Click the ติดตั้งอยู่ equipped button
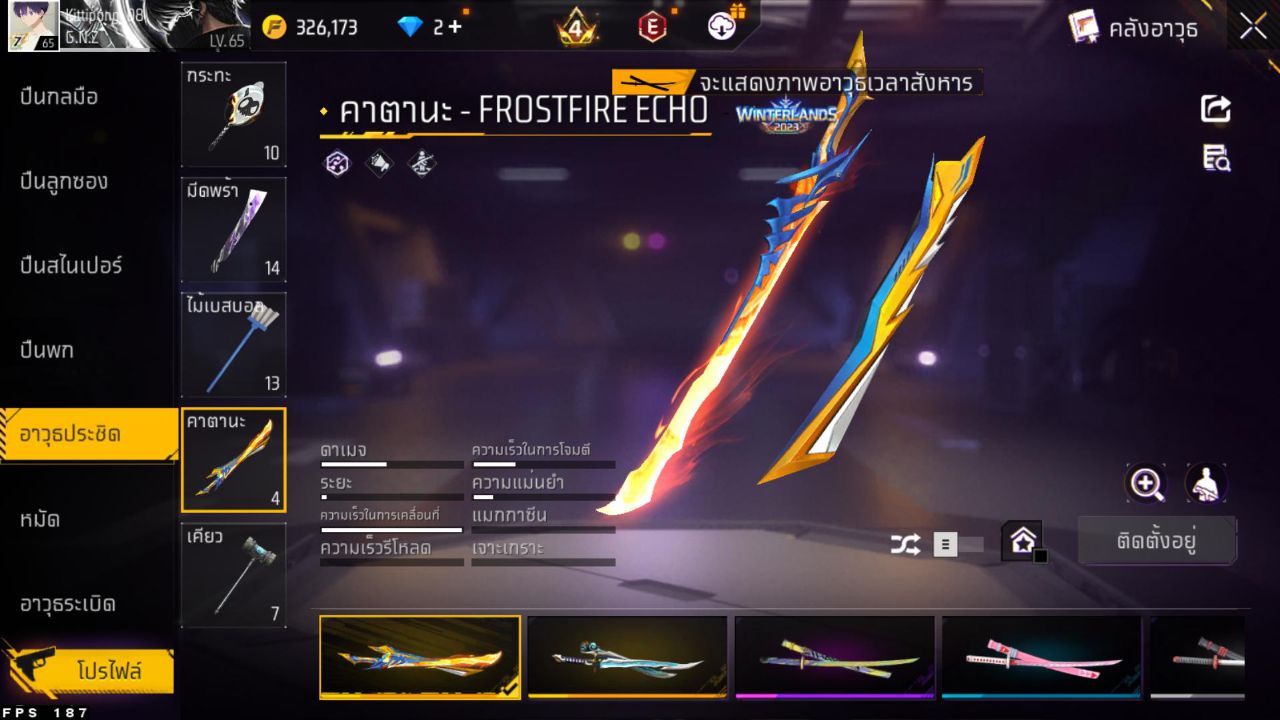 point(1157,539)
